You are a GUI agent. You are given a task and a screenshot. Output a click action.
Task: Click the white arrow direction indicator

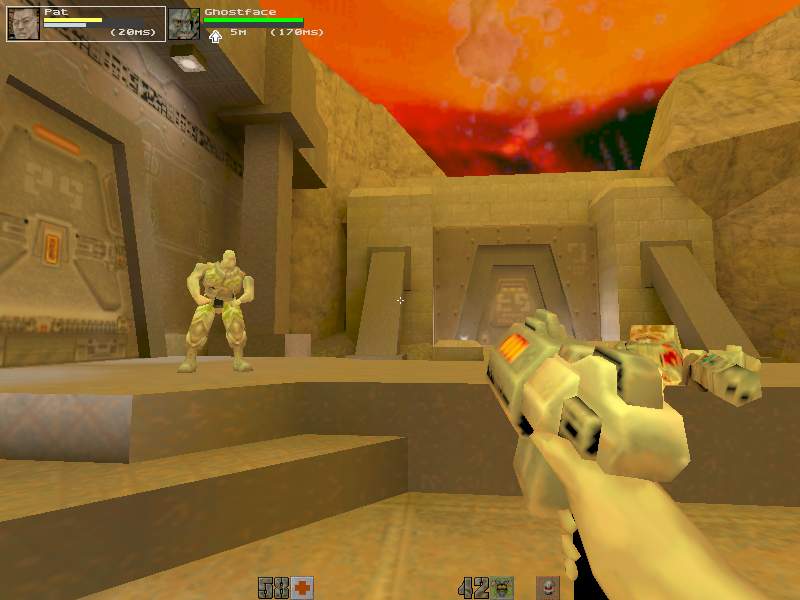click(215, 36)
